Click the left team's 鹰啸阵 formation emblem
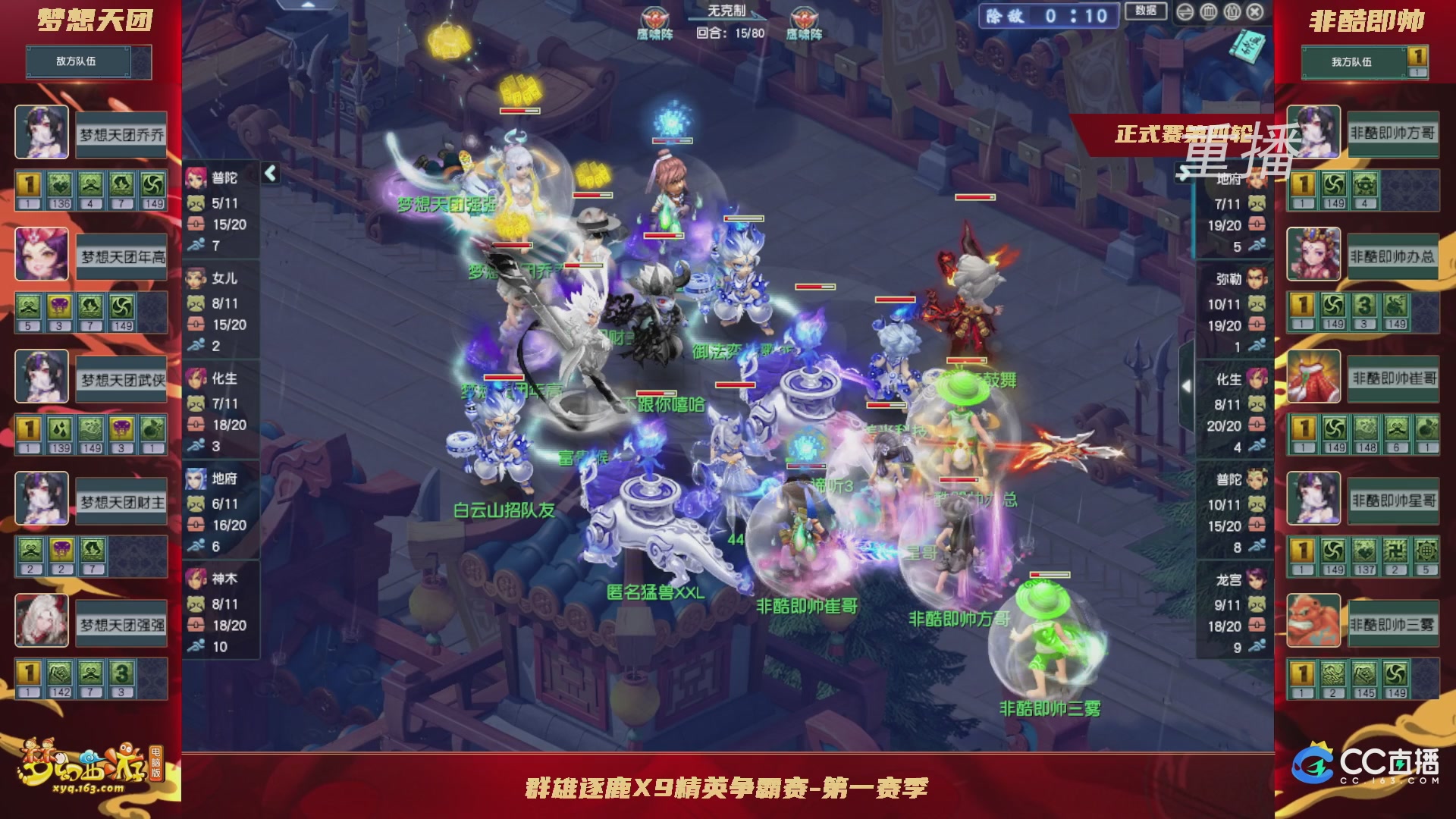Viewport: 1456px width, 819px height. 654,19
